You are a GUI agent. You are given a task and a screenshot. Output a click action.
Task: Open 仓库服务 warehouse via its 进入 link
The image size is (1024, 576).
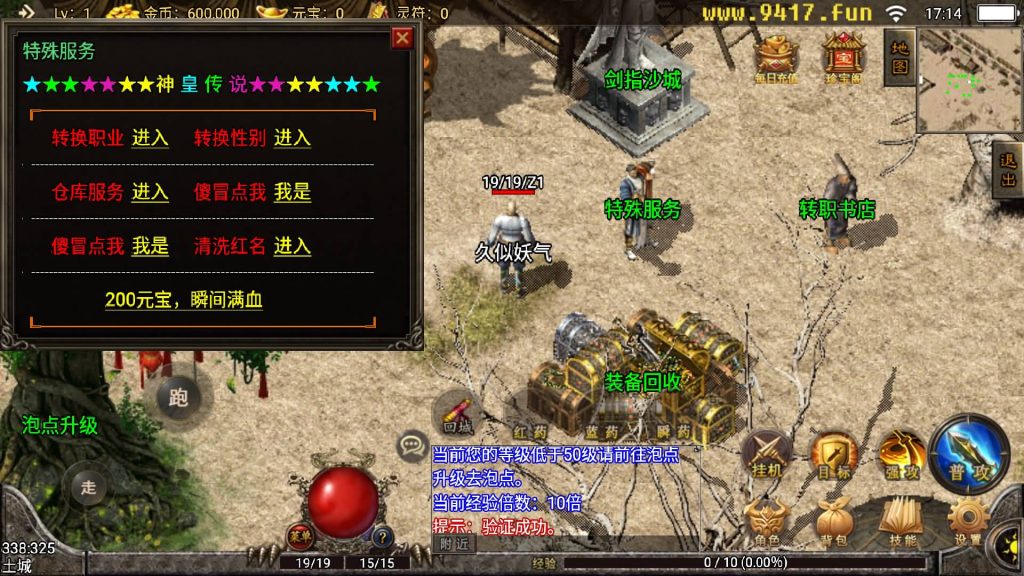[x=150, y=192]
